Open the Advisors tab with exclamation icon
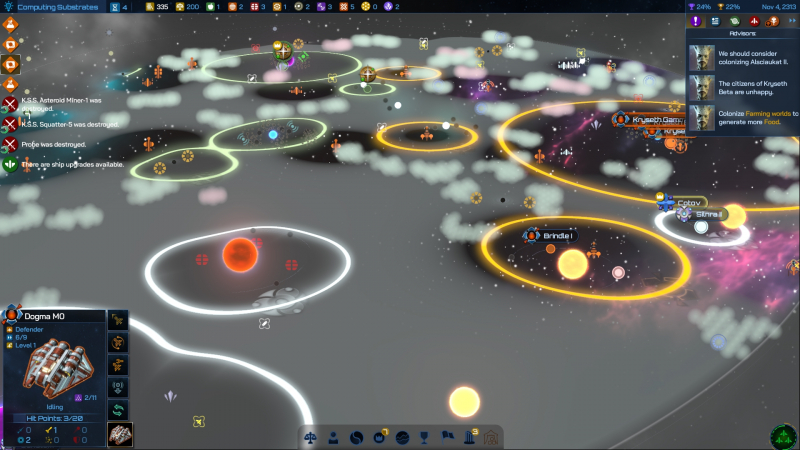Screen dimensions: 800x450 pos(696,21)
